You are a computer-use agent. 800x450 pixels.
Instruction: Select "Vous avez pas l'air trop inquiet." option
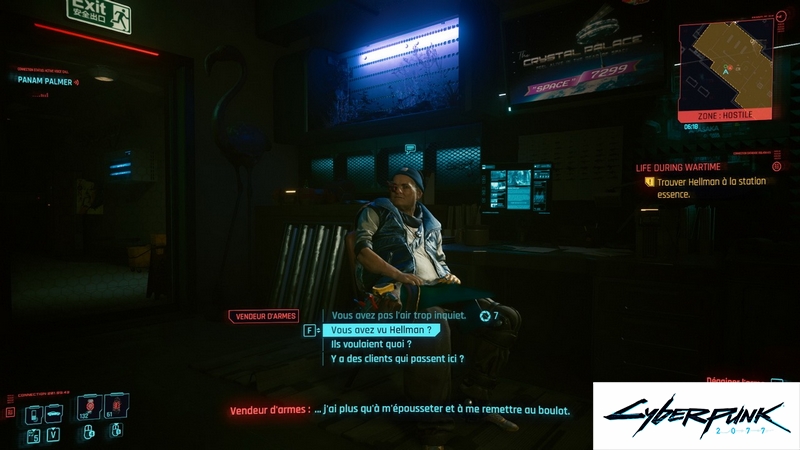399,316
